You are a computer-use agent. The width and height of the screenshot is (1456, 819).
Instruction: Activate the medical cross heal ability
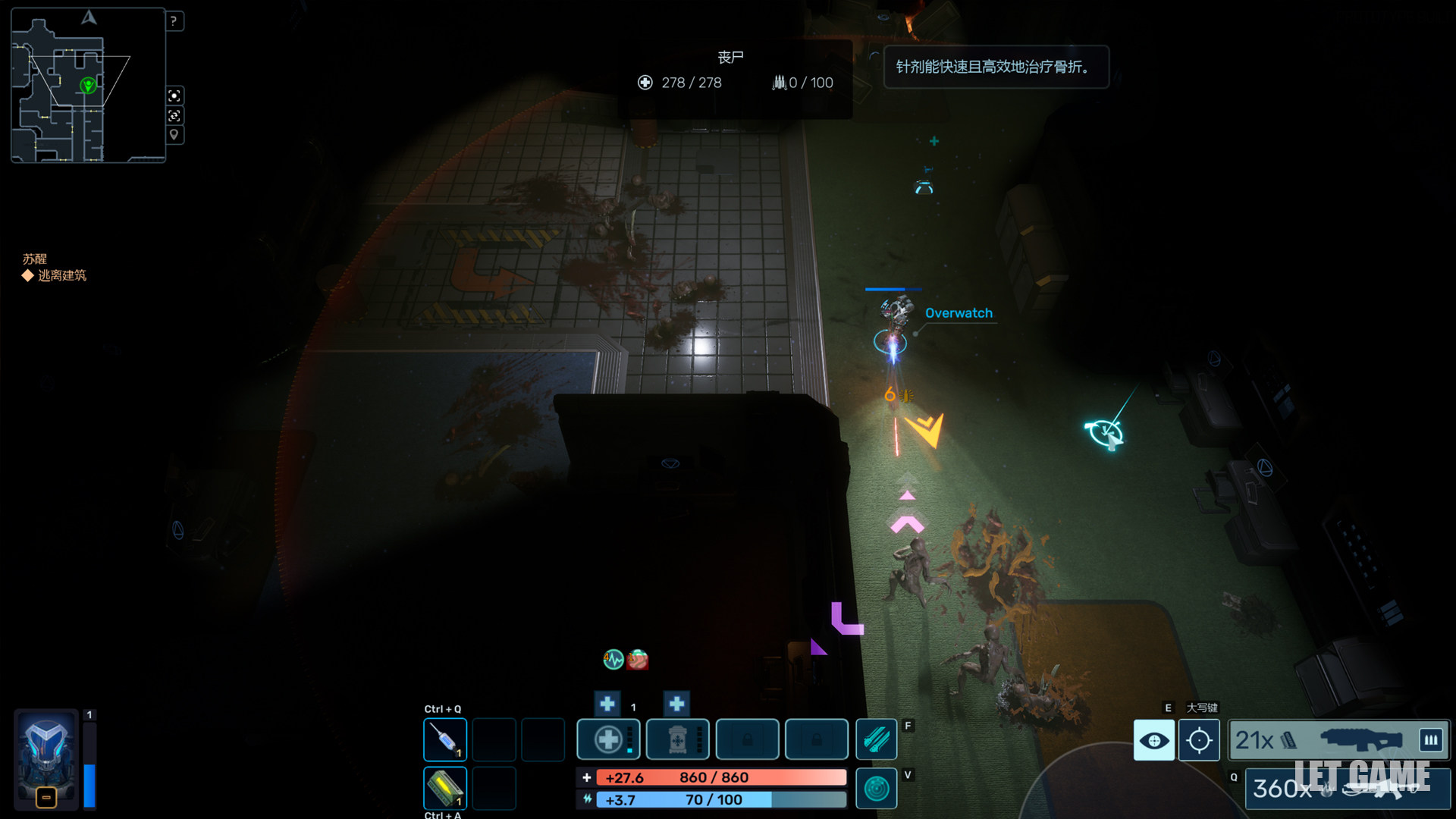tap(608, 739)
